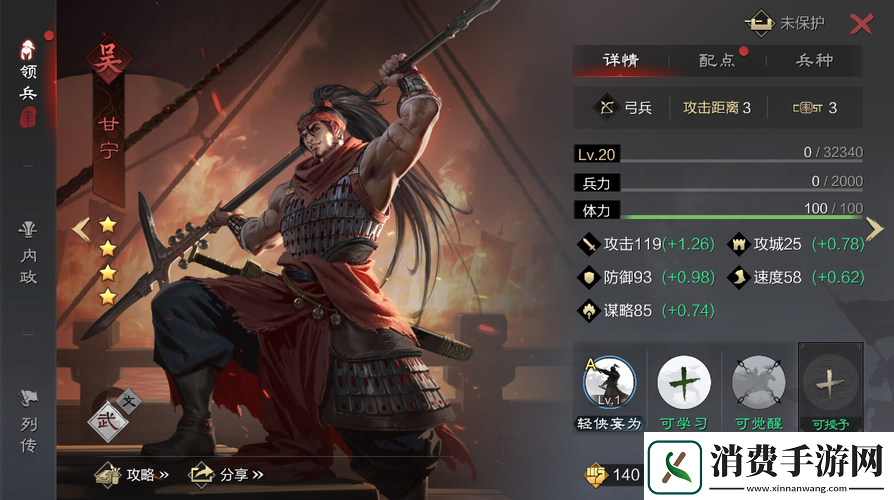894x500 pixels.
Task: Open the 可觉醒 awakening skill slot
Action: [757, 387]
